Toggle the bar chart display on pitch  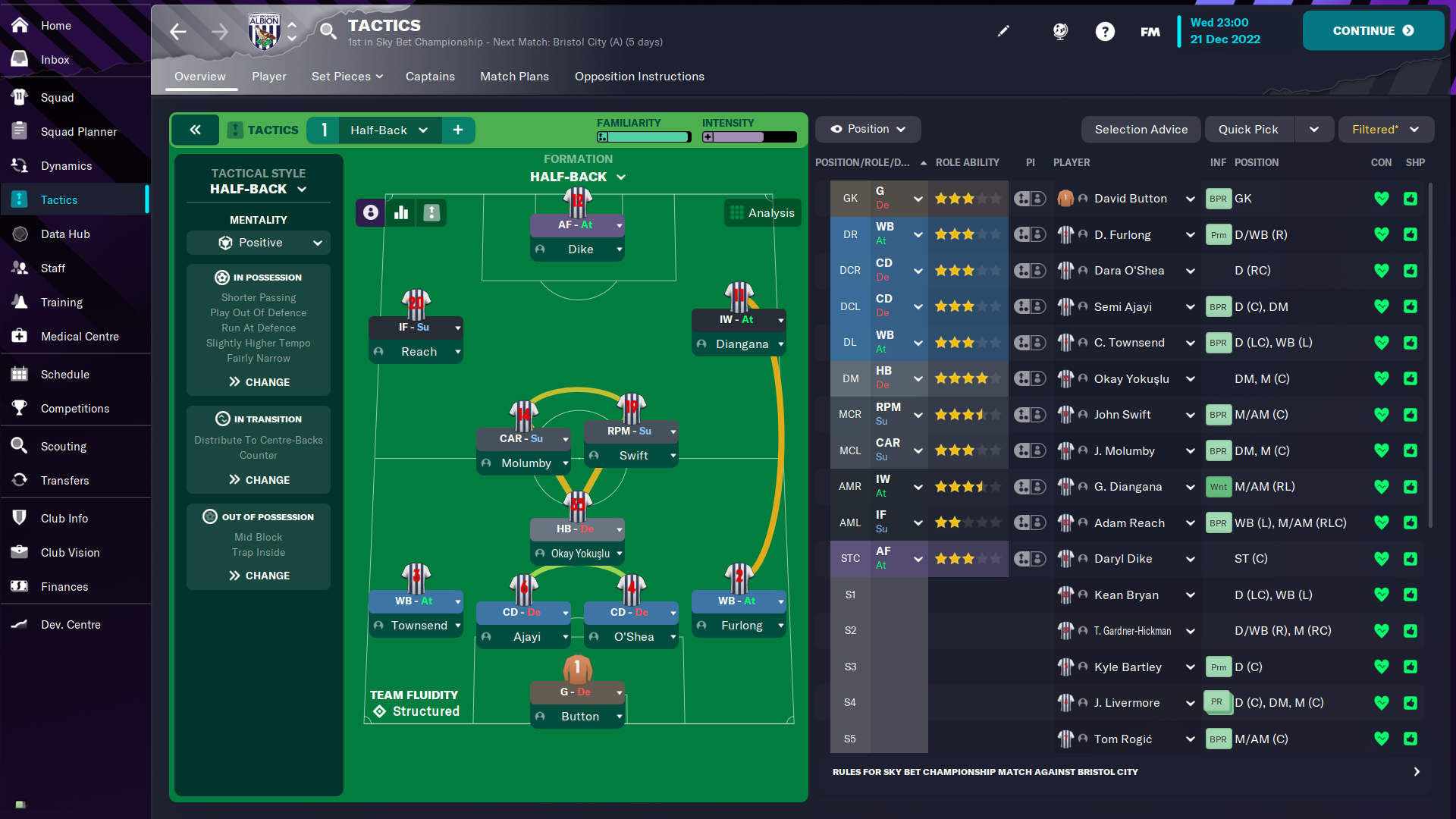[400, 212]
